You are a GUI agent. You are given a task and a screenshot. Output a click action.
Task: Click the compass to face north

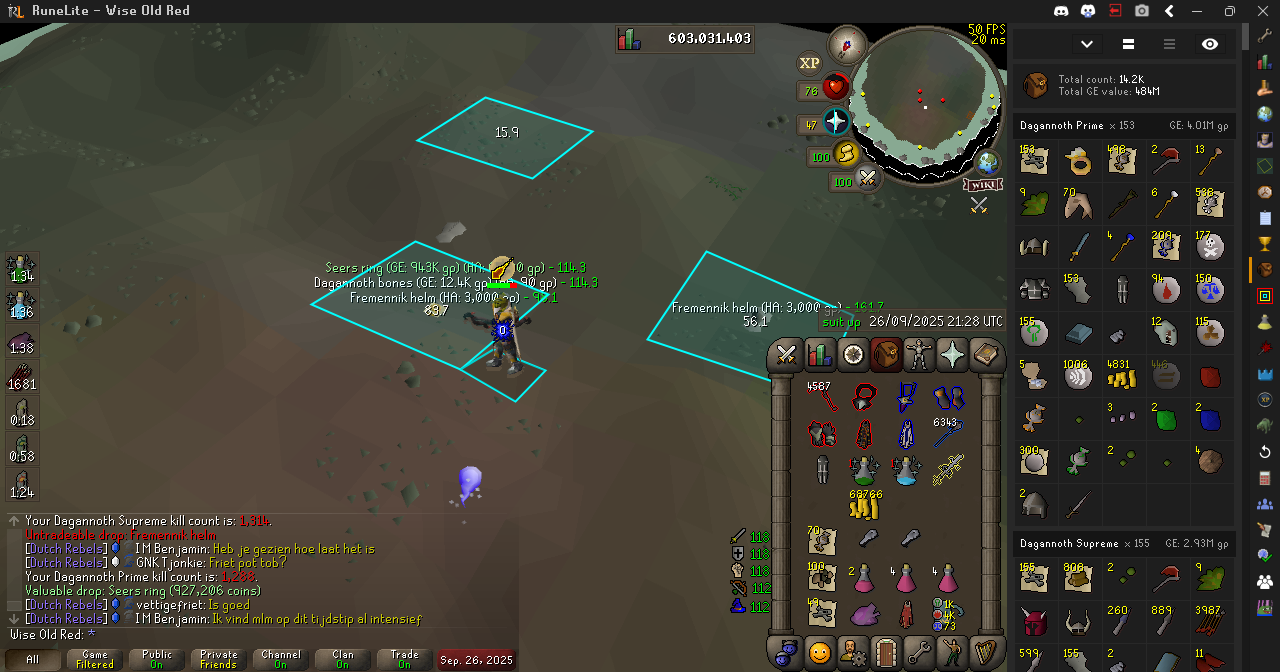click(848, 44)
